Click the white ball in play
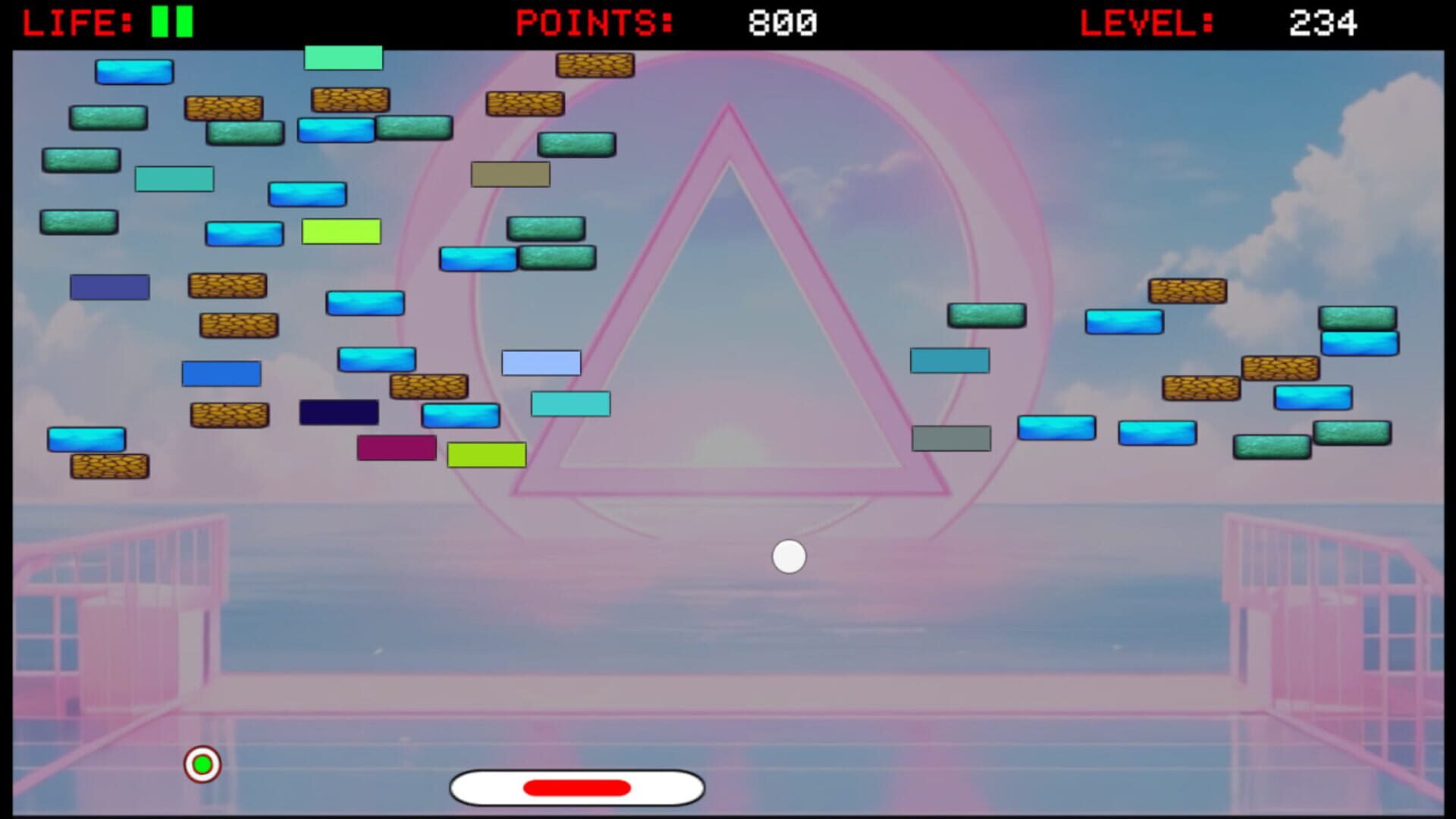 point(789,557)
